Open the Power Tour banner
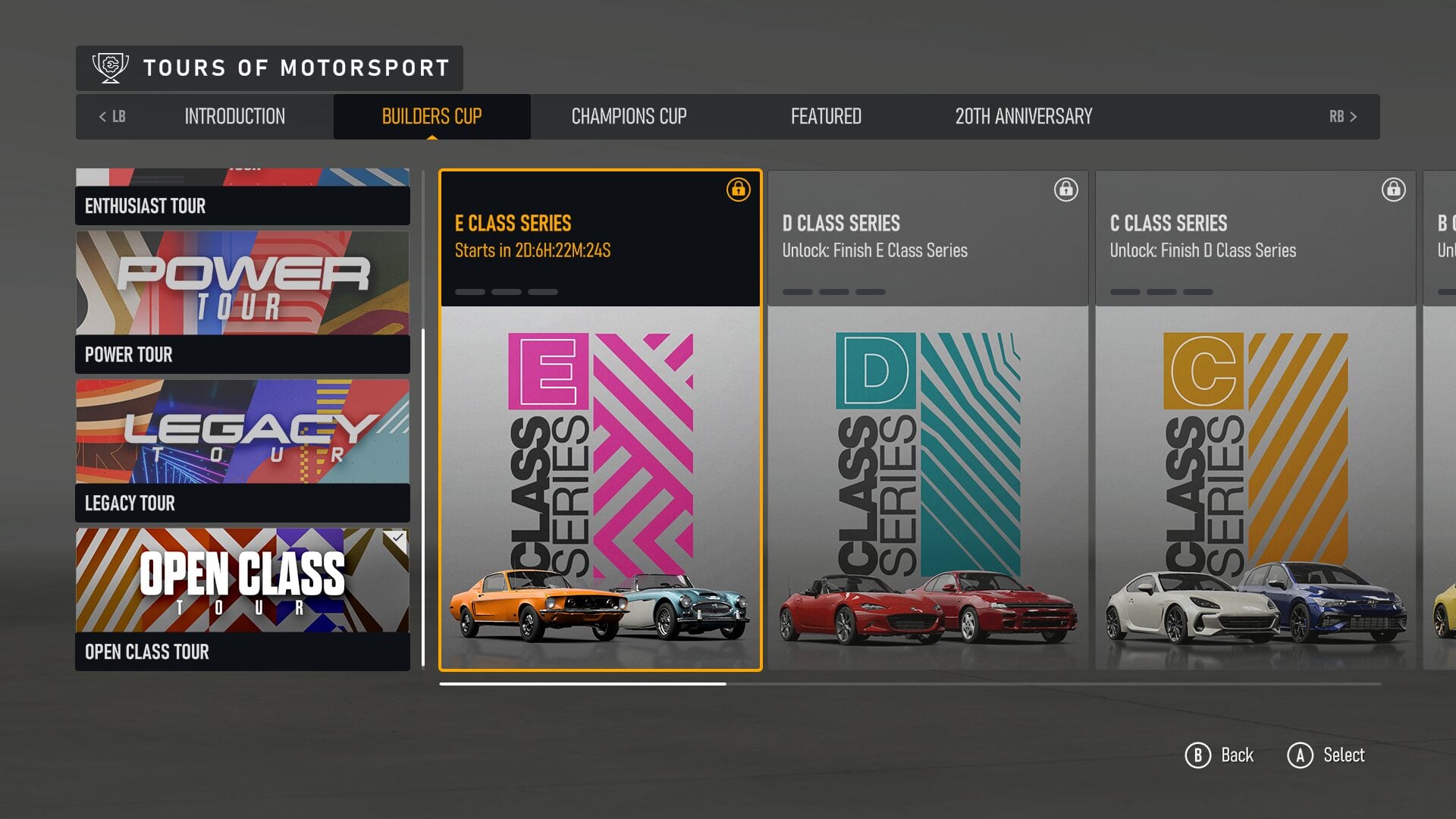Viewport: 1456px width, 819px height. [x=241, y=283]
